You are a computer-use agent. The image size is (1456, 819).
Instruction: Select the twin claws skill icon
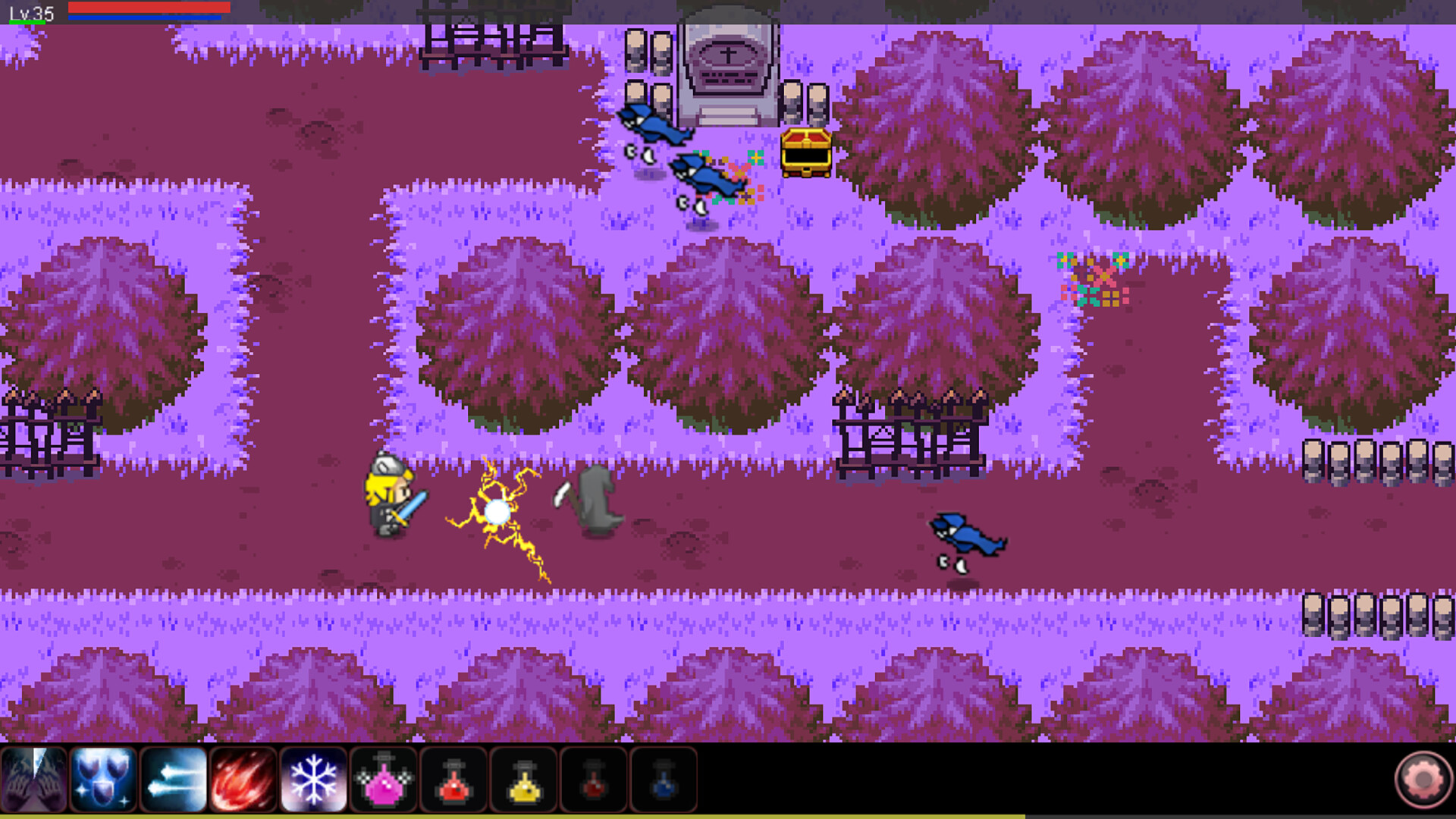[34, 781]
